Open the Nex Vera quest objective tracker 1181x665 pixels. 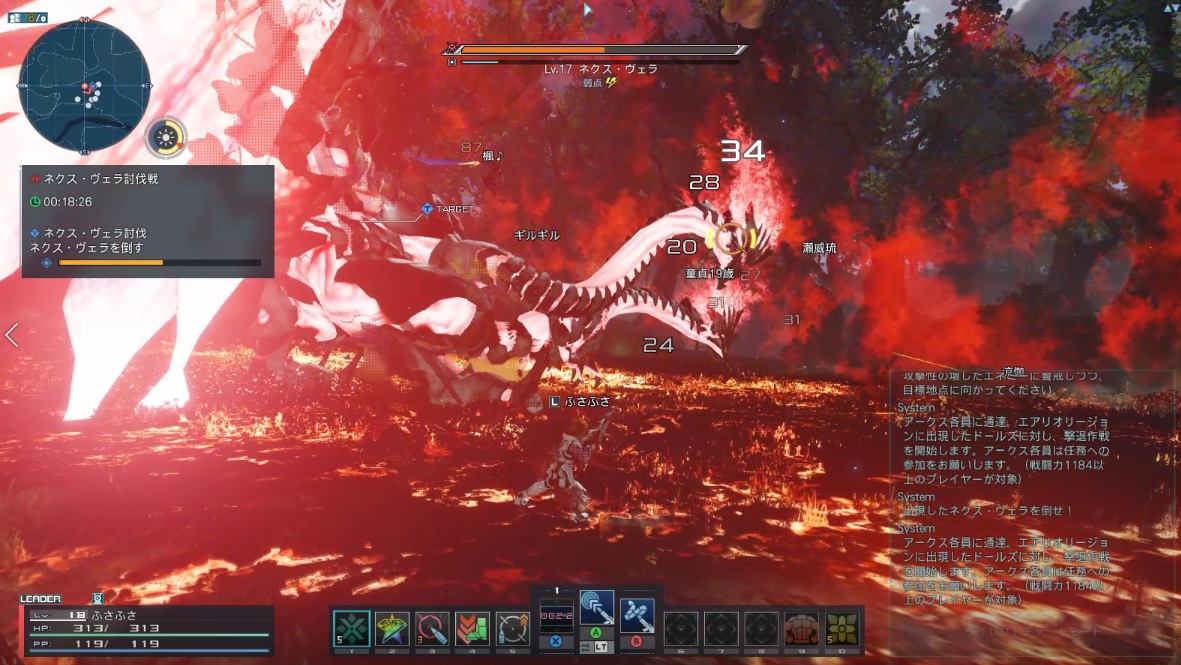tap(147, 221)
